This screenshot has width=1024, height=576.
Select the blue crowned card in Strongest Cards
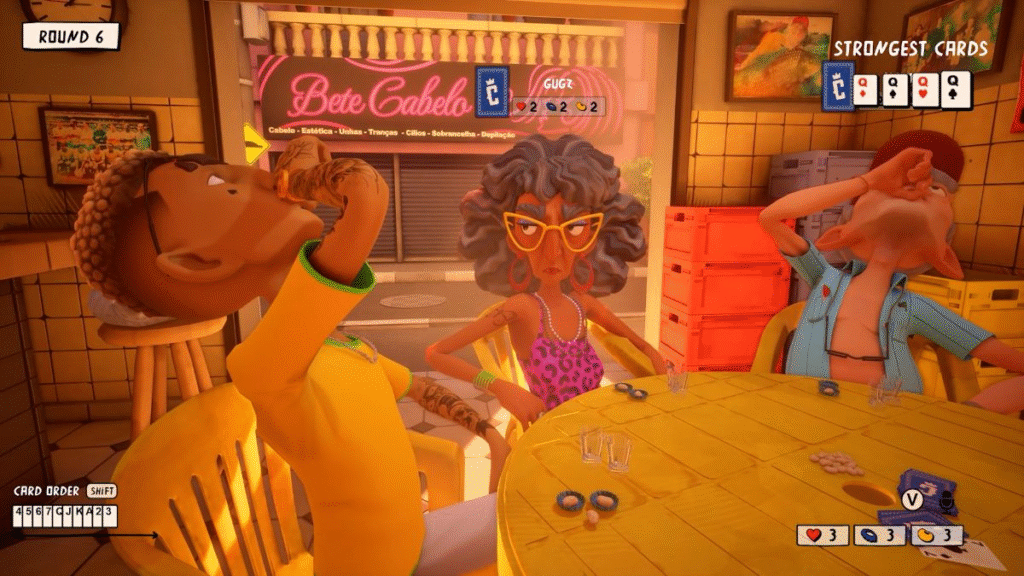[x=838, y=86]
